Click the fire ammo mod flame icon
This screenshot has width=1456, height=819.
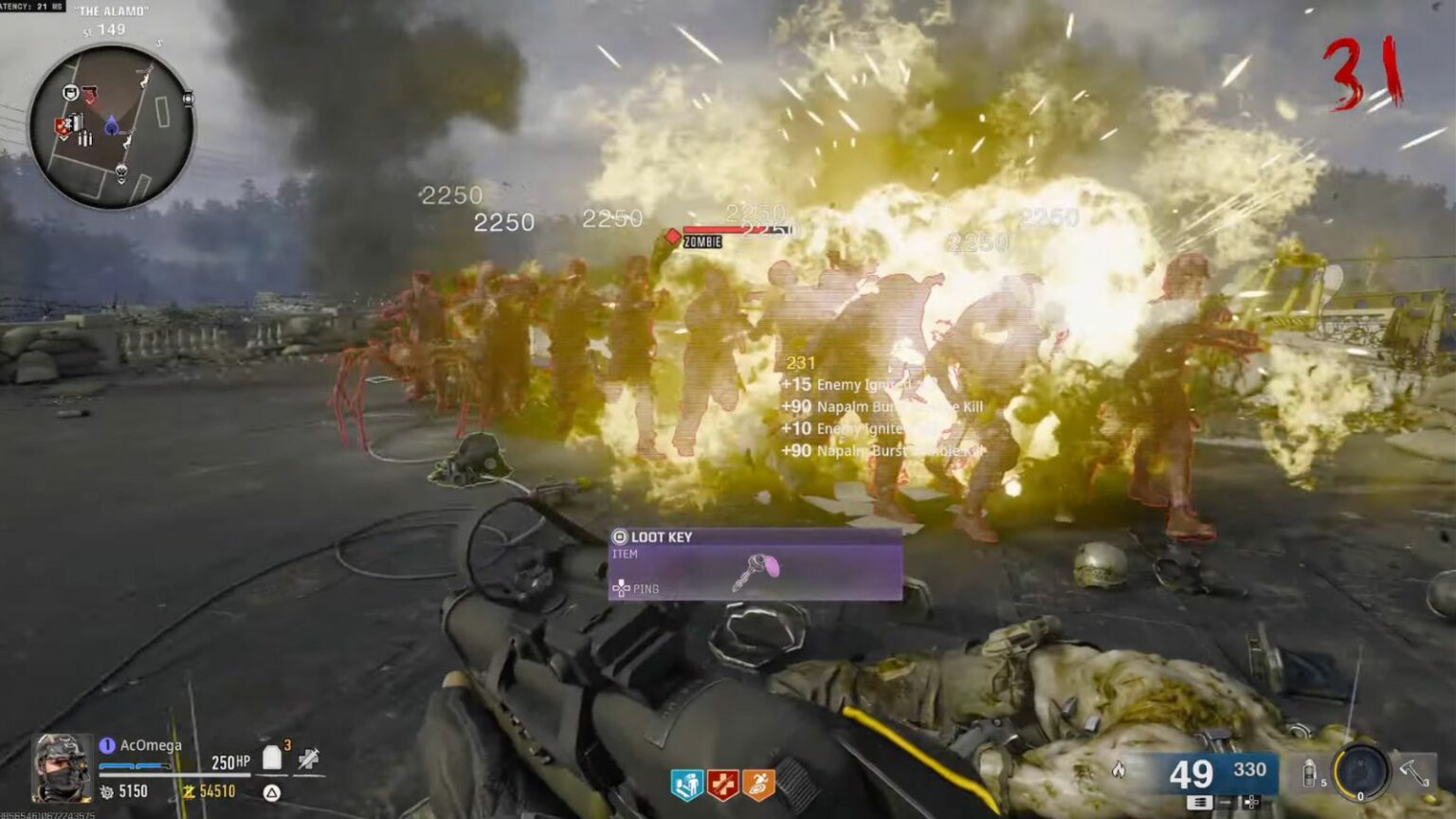click(x=1119, y=770)
